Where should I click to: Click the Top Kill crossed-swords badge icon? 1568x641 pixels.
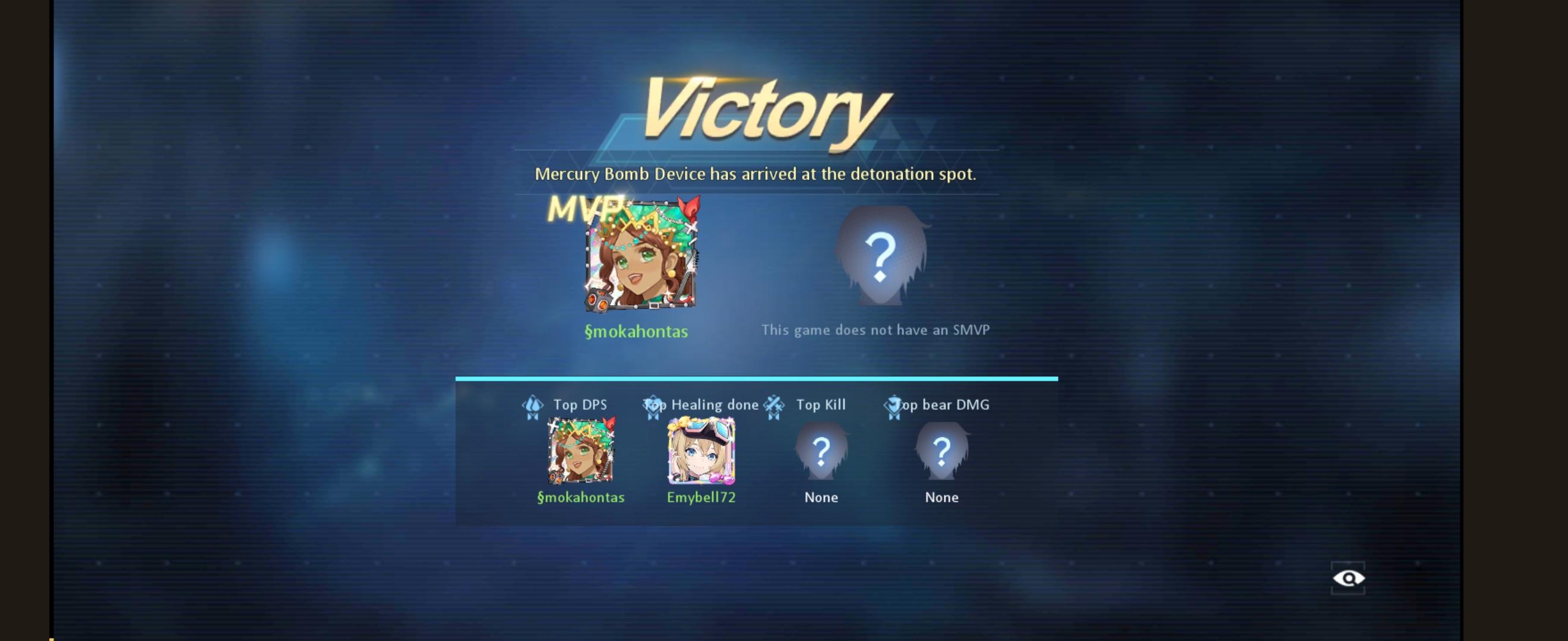pyautogui.click(x=774, y=406)
